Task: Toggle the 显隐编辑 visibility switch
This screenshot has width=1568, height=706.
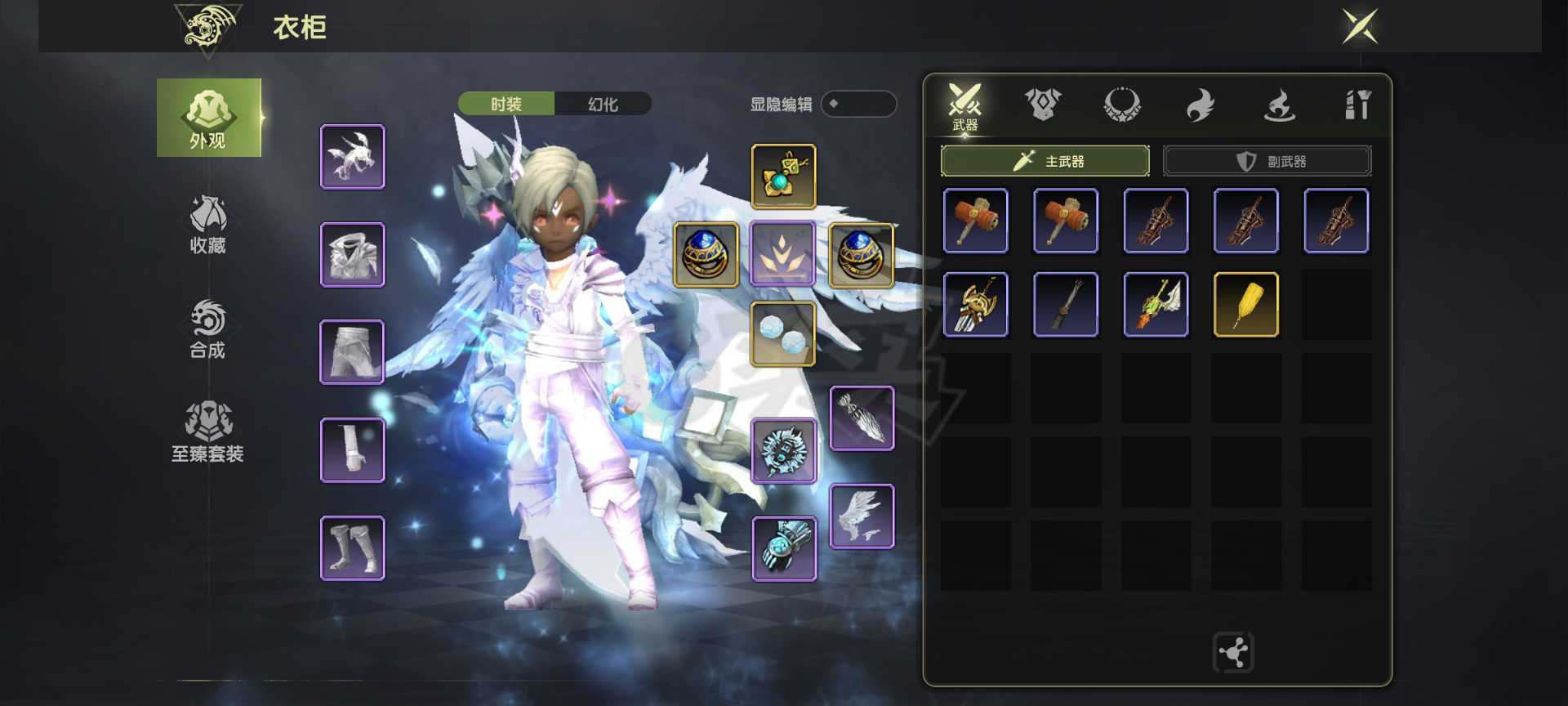Action: [857, 104]
